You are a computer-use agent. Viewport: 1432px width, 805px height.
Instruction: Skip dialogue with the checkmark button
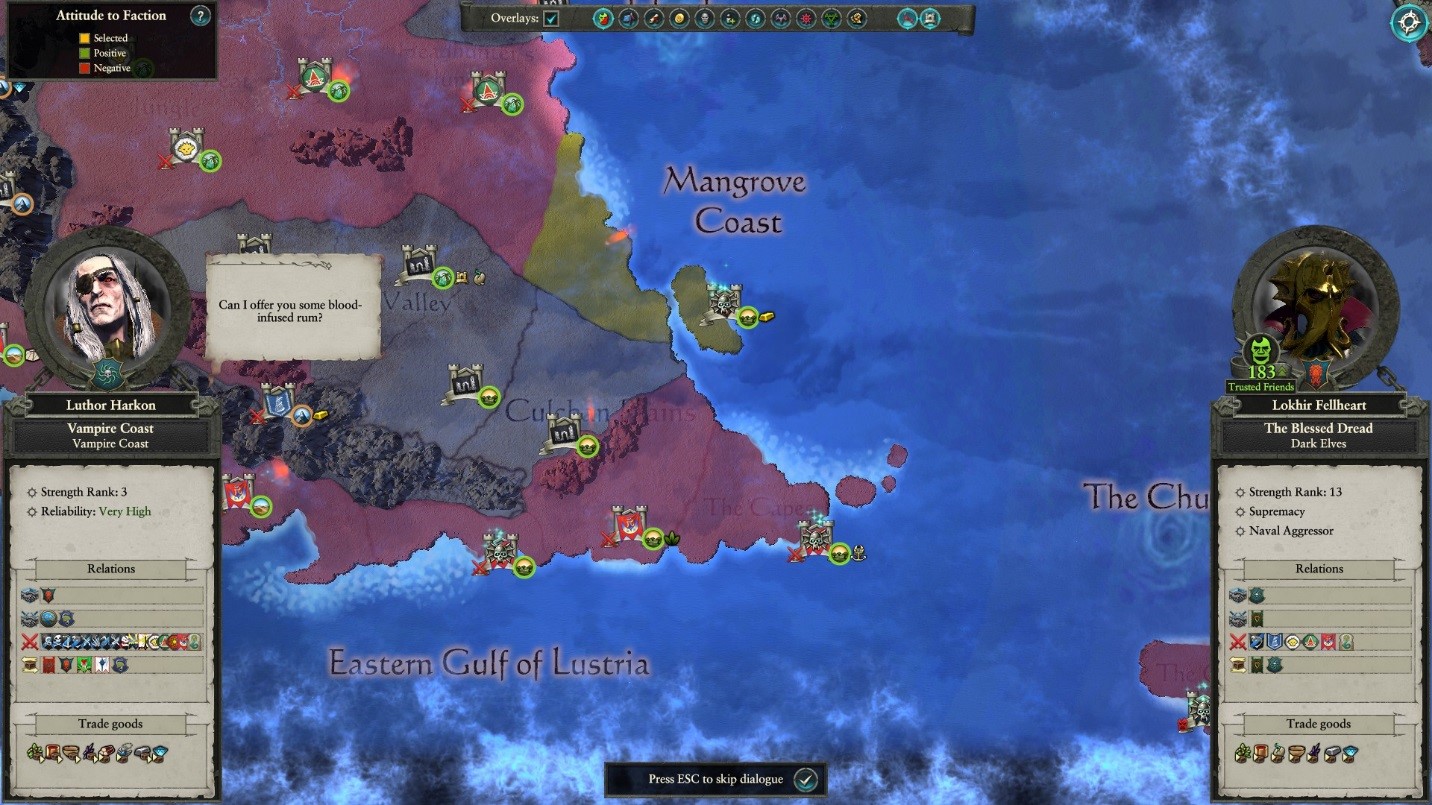pyautogui.click(x=806, y=779)
